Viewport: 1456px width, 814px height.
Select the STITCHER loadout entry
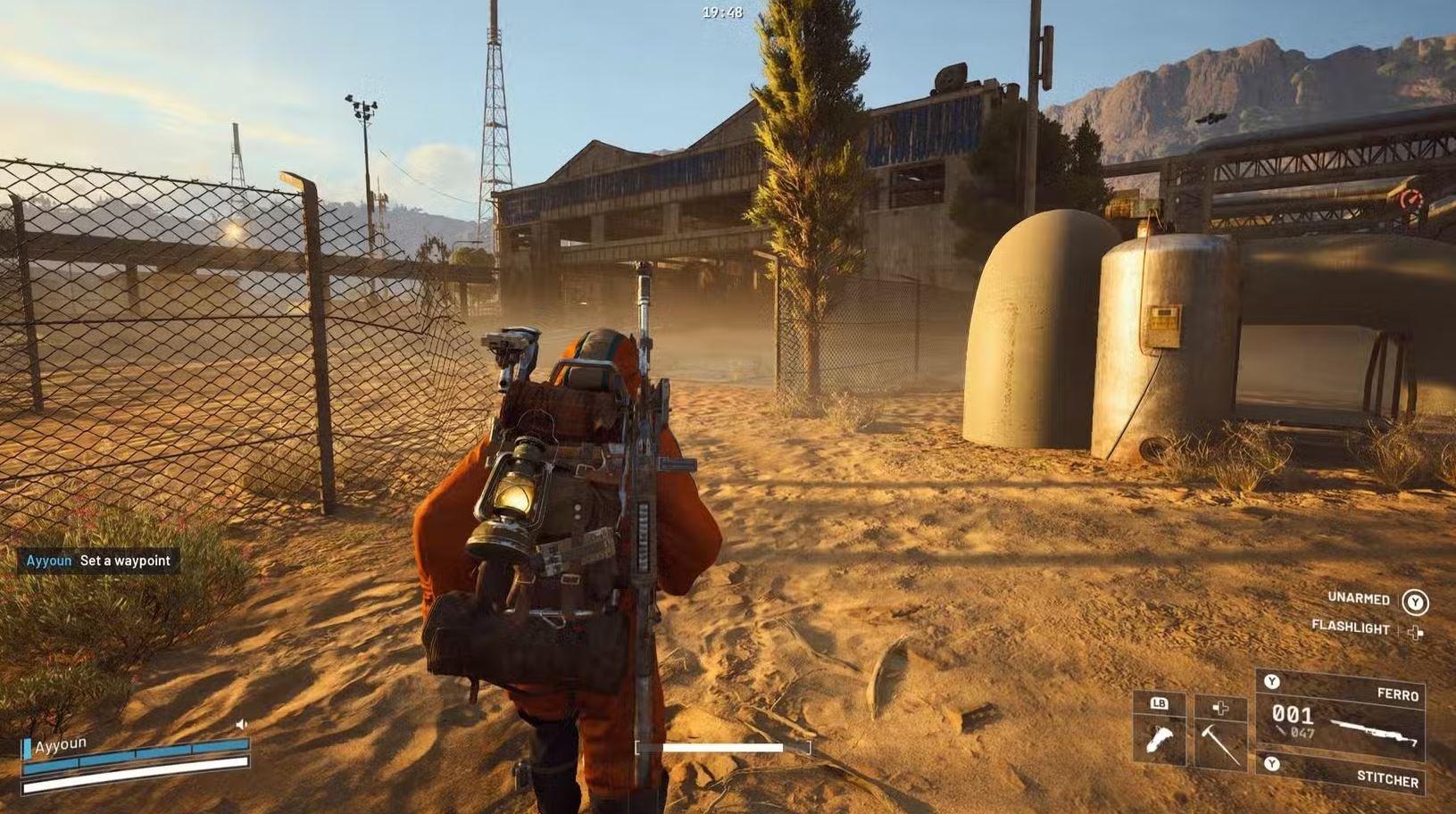(1390, 777)
